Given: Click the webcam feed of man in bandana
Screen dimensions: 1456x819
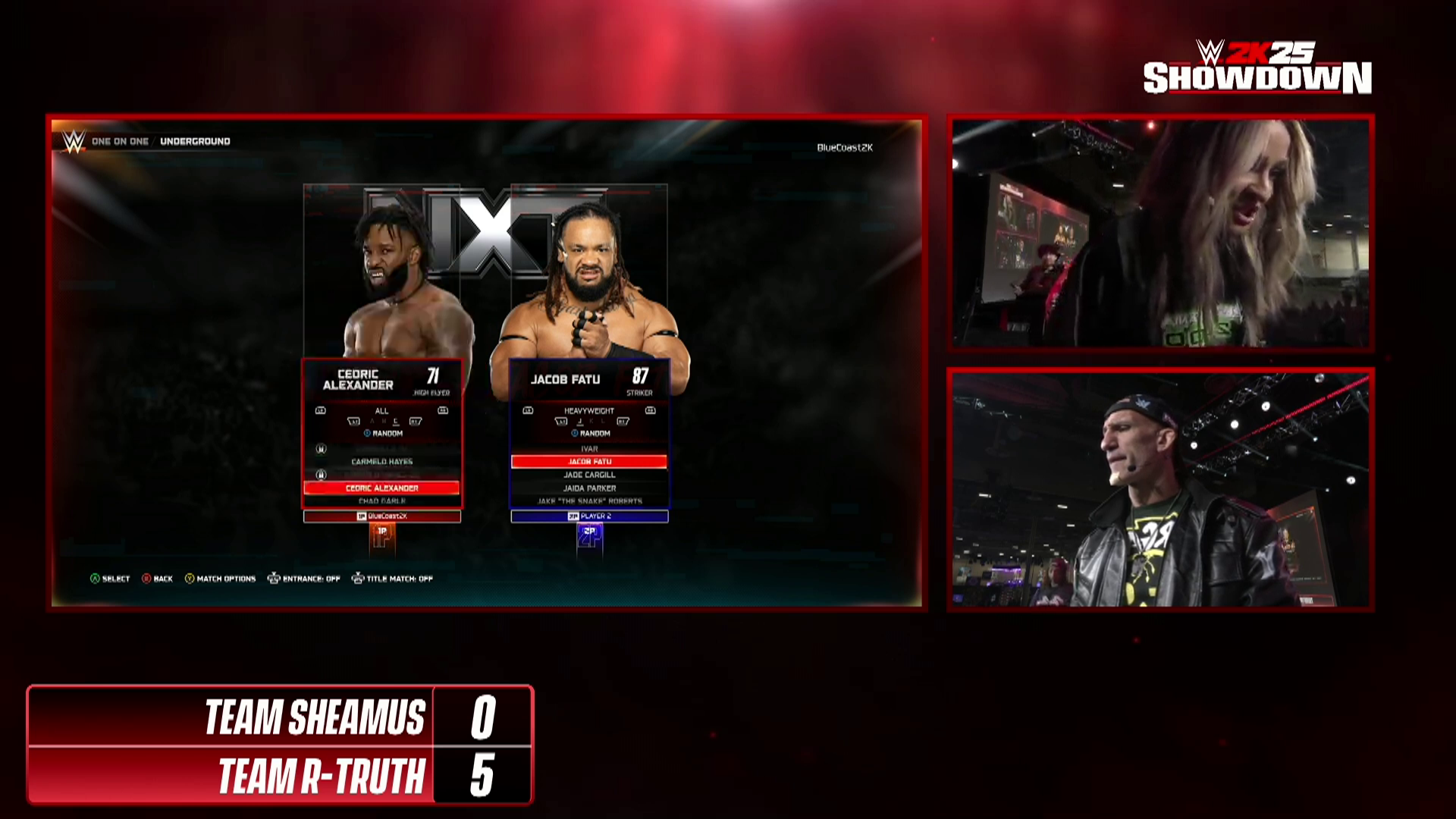Looking at the screenshot, I should tap(1160, 490).
